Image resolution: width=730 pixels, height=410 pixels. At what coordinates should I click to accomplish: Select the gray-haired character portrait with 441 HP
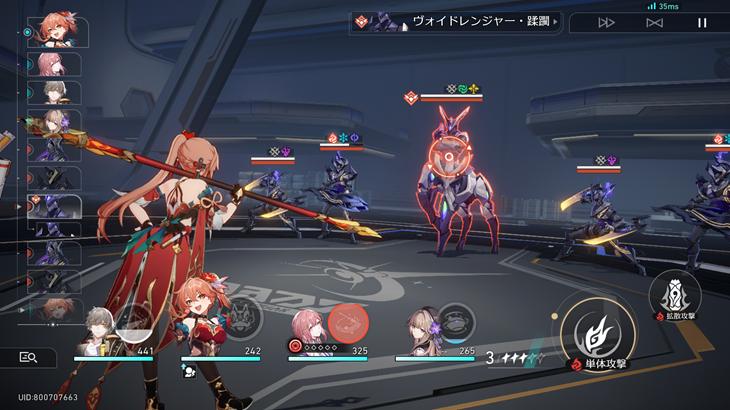click(98, 329)
